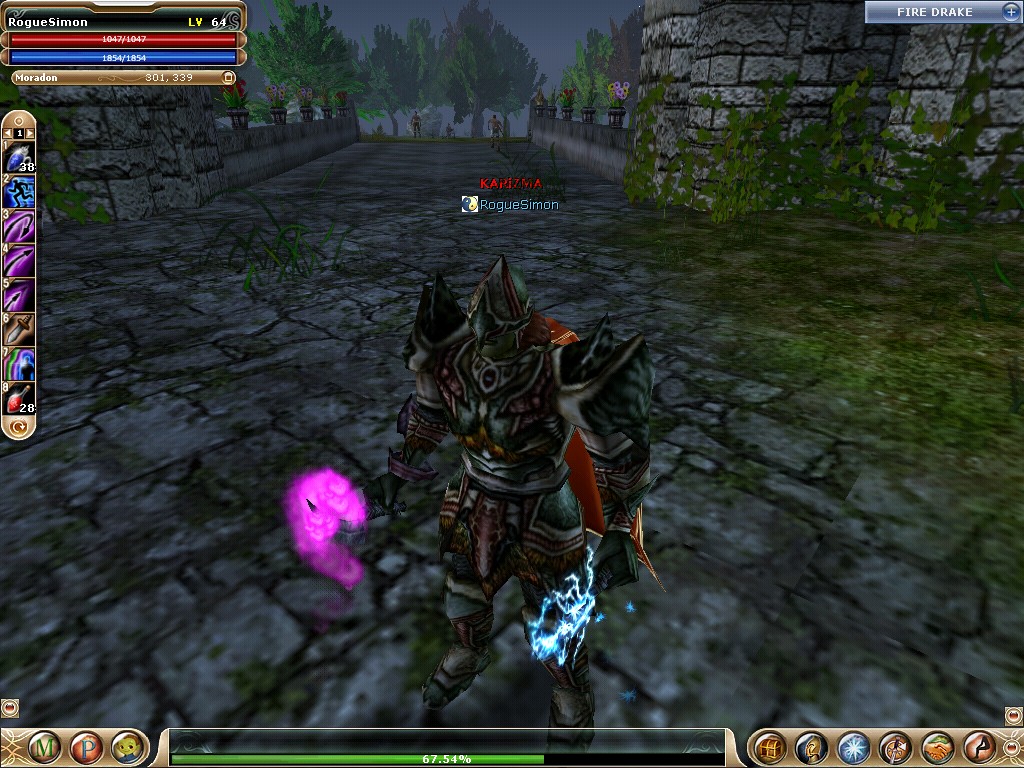This screenshot has width=1024, height=768.
Task: Click the green goblin face icon
Action: pos(125,747)
